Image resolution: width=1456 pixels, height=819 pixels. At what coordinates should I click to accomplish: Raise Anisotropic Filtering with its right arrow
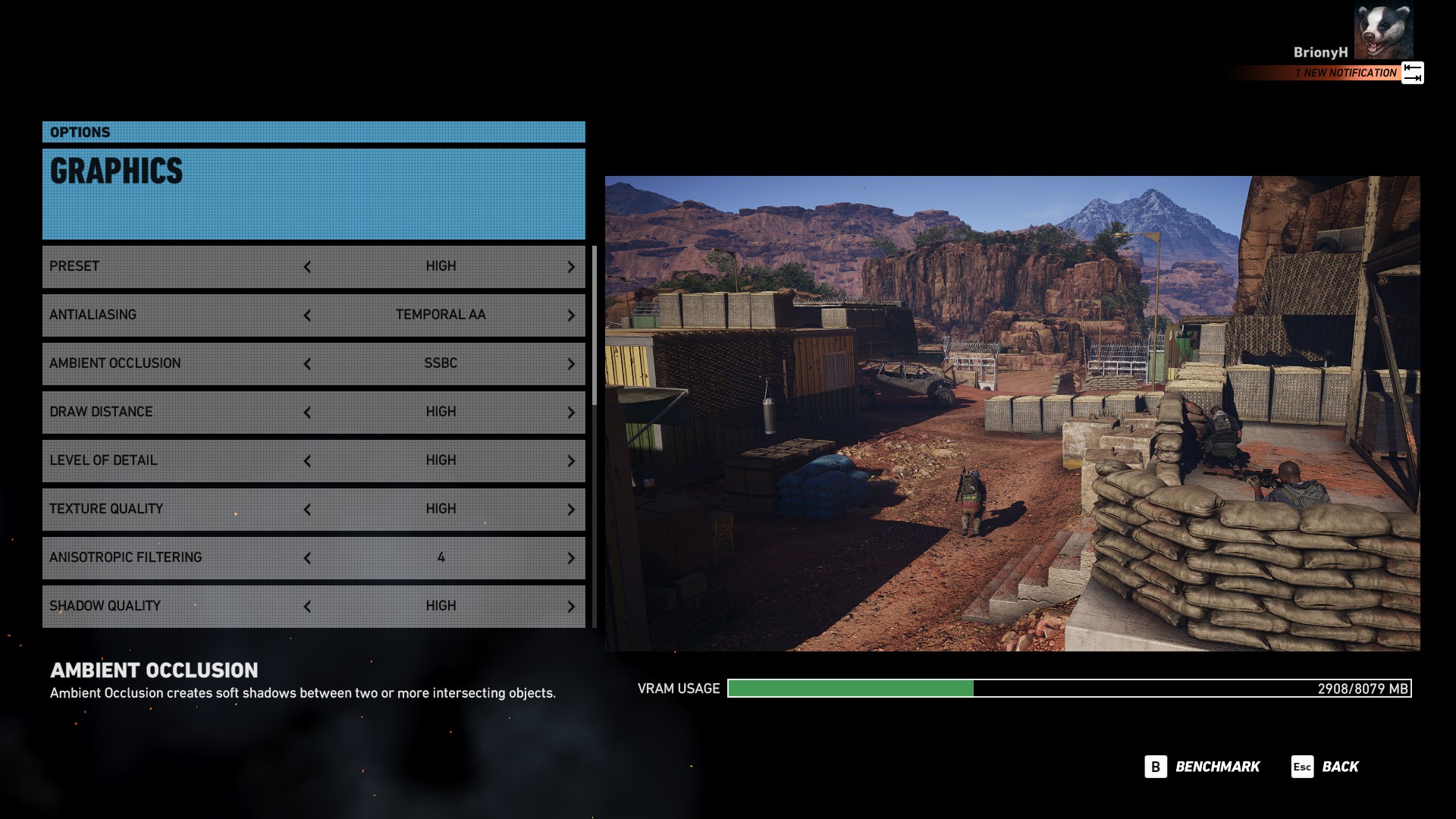click(x=571, y=558)
